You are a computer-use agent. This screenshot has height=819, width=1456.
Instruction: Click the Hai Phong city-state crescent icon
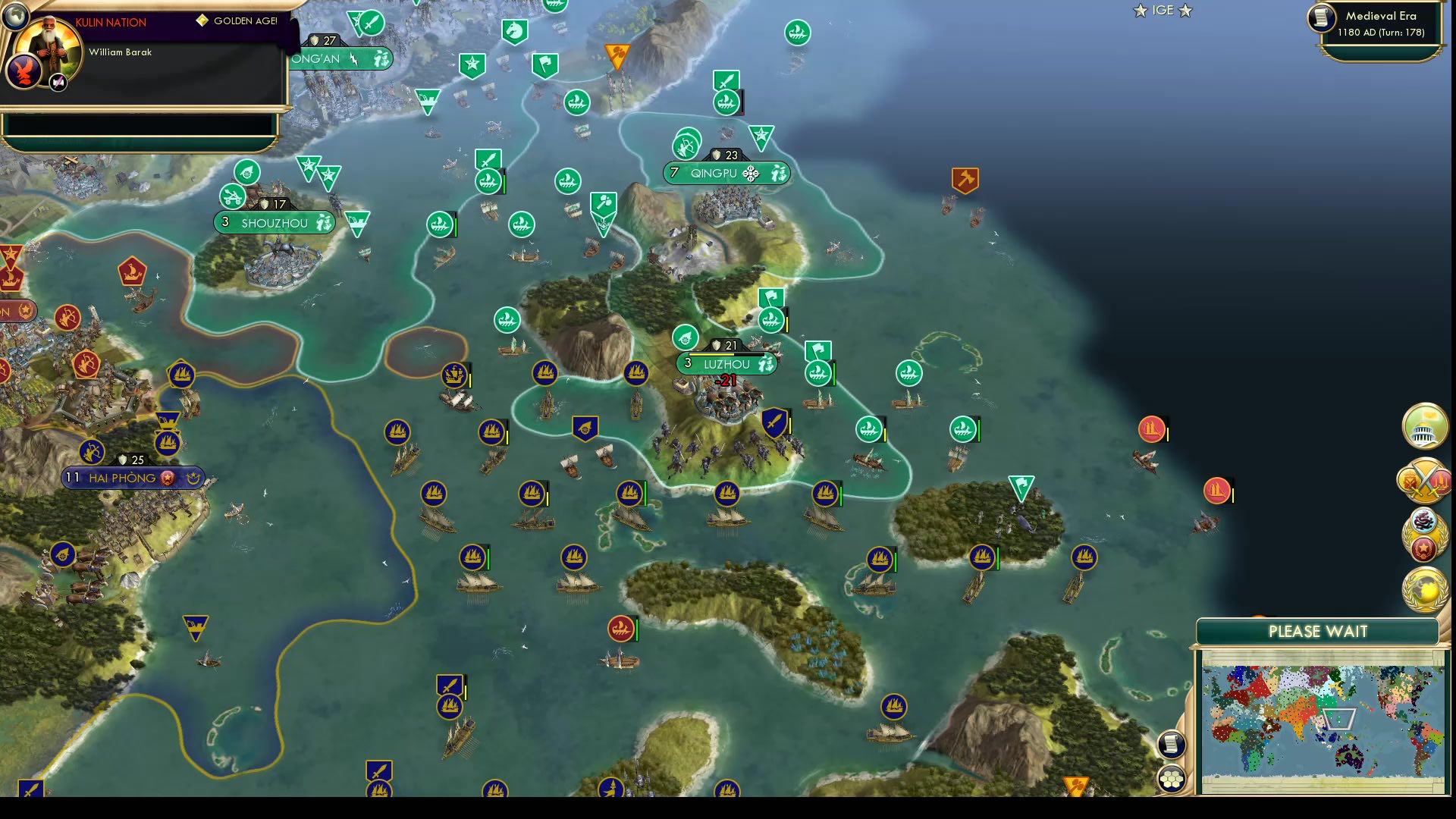194,478
